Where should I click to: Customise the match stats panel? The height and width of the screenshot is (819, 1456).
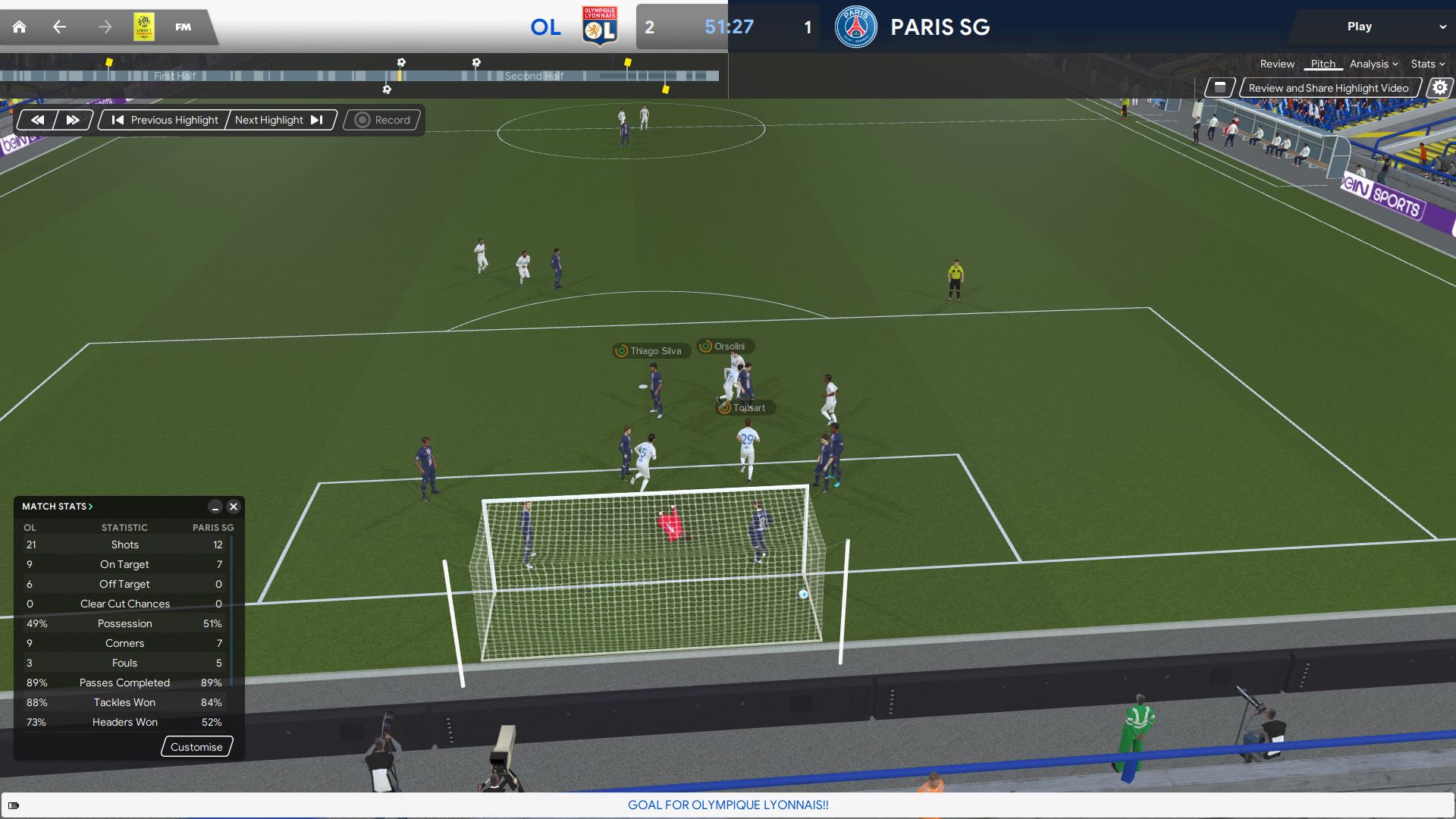(196, 747)
